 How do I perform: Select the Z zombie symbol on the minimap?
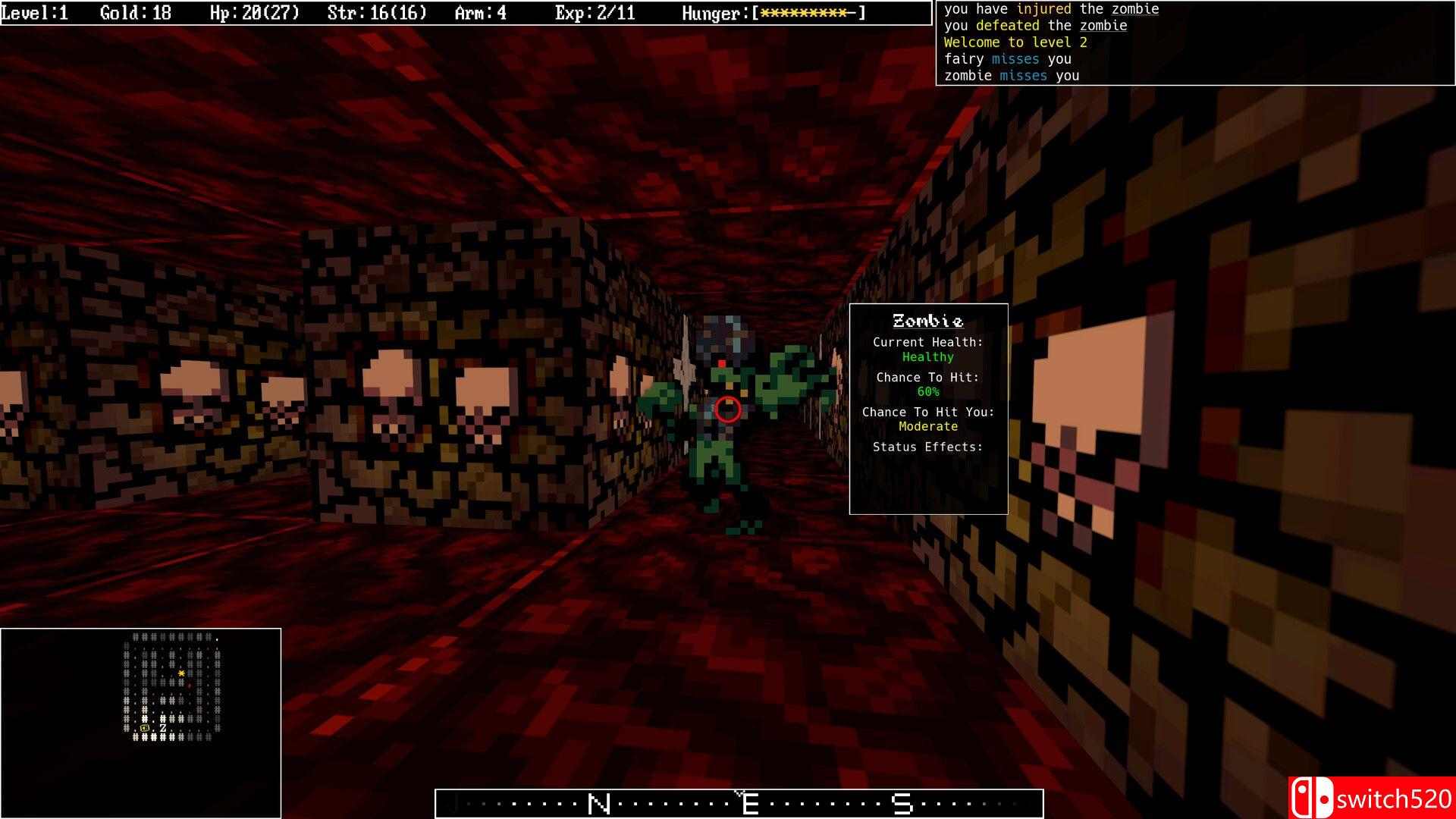163,728
